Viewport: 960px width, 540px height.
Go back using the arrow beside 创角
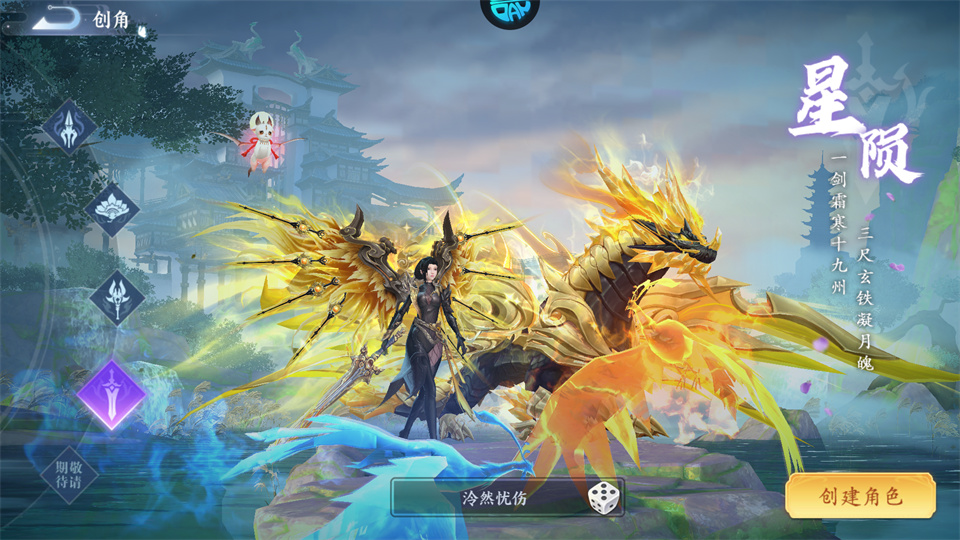56,18
